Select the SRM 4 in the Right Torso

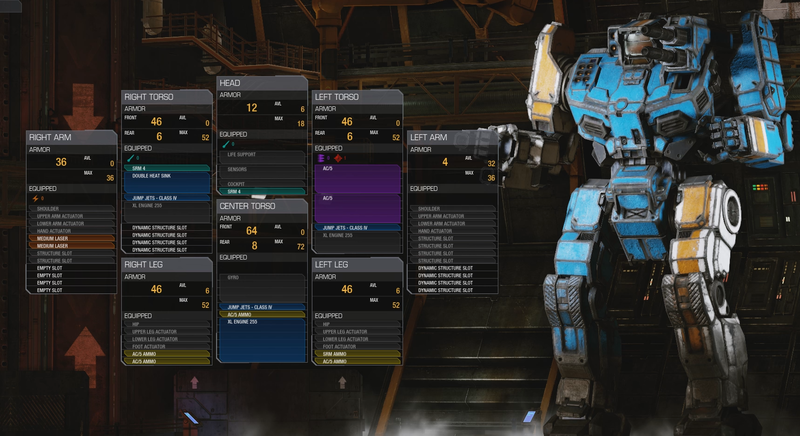coord(166,168)
